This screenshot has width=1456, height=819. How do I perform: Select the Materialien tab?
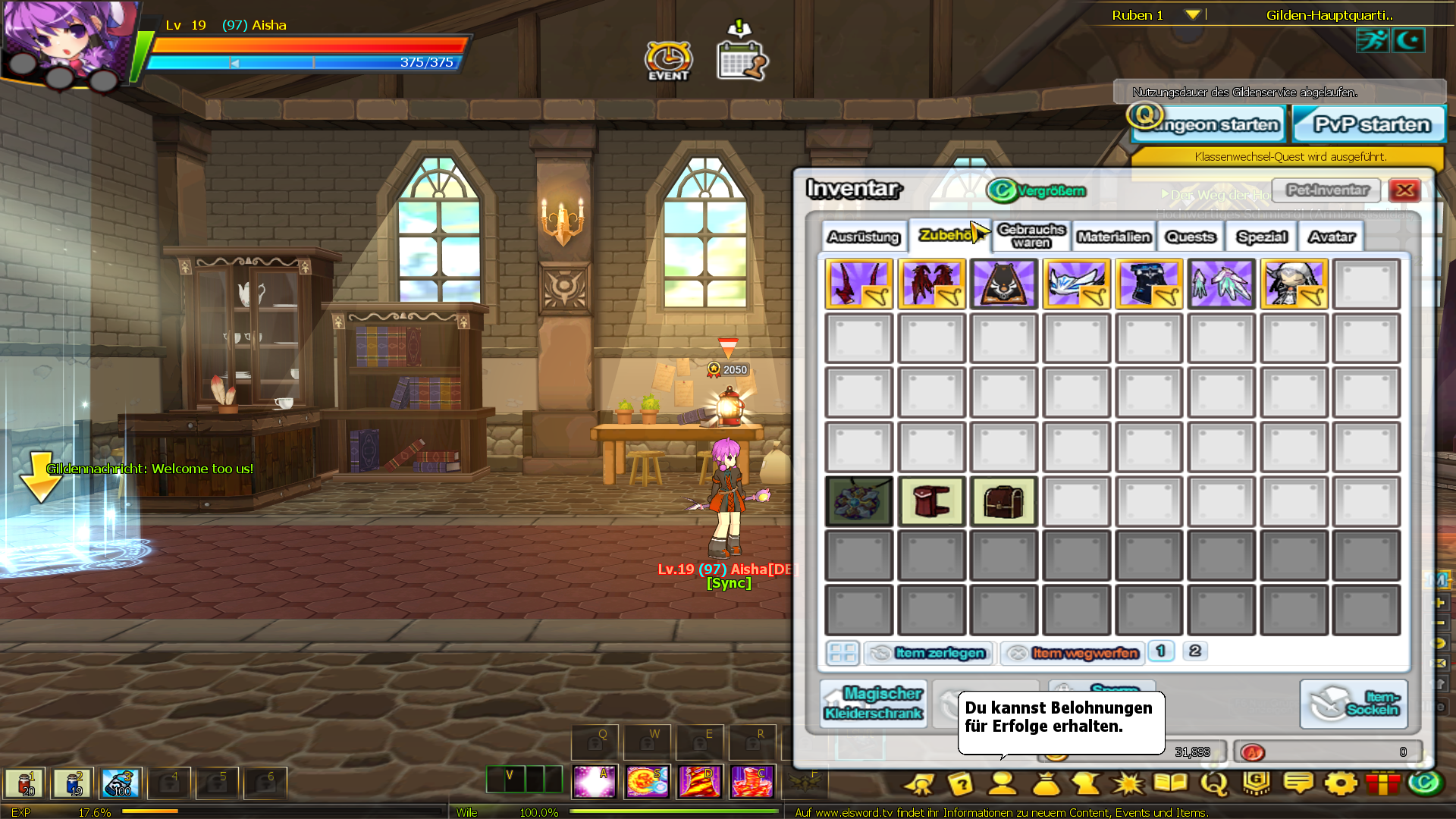coord(1114,237)
